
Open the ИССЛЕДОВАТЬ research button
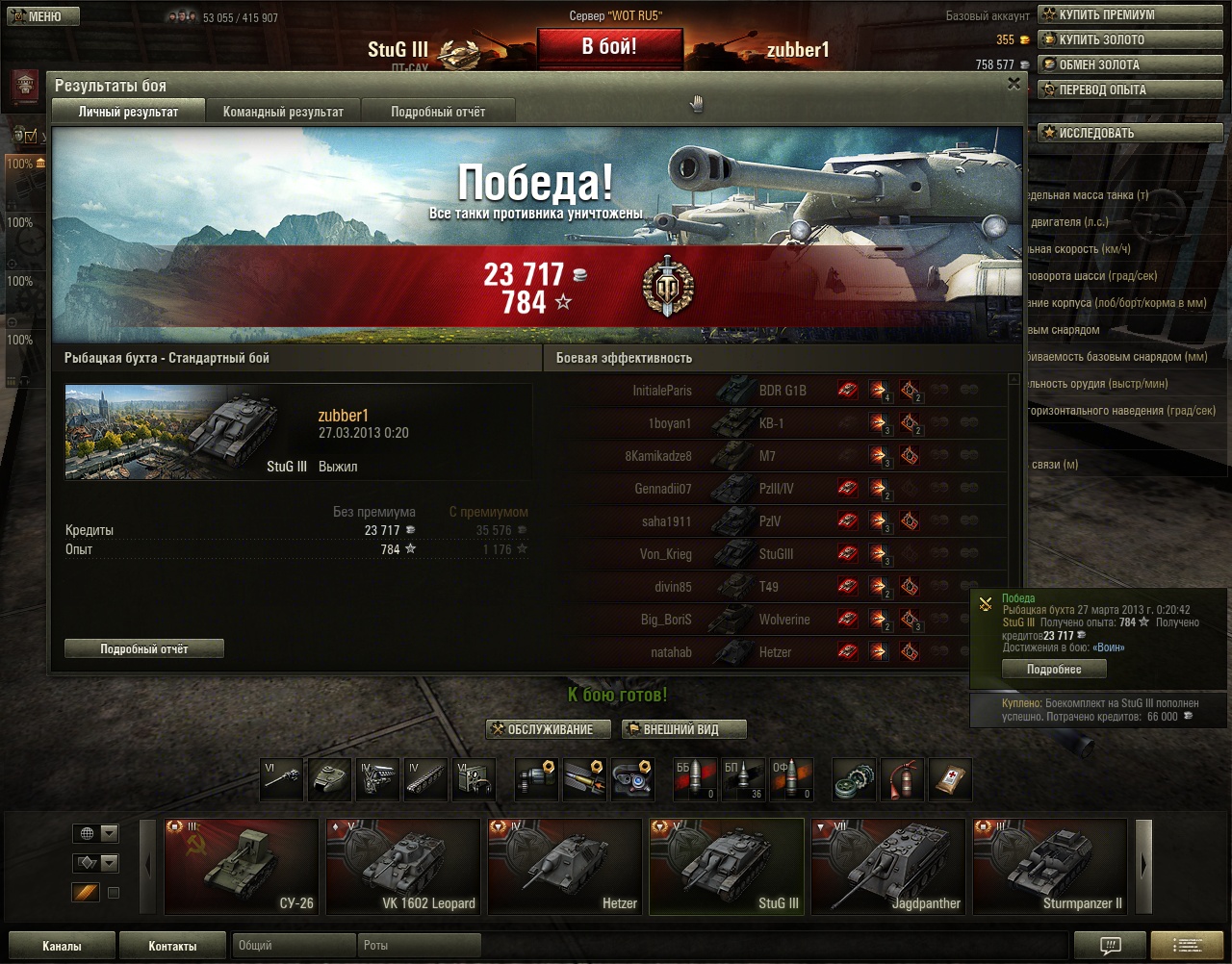click(1128, 133)
